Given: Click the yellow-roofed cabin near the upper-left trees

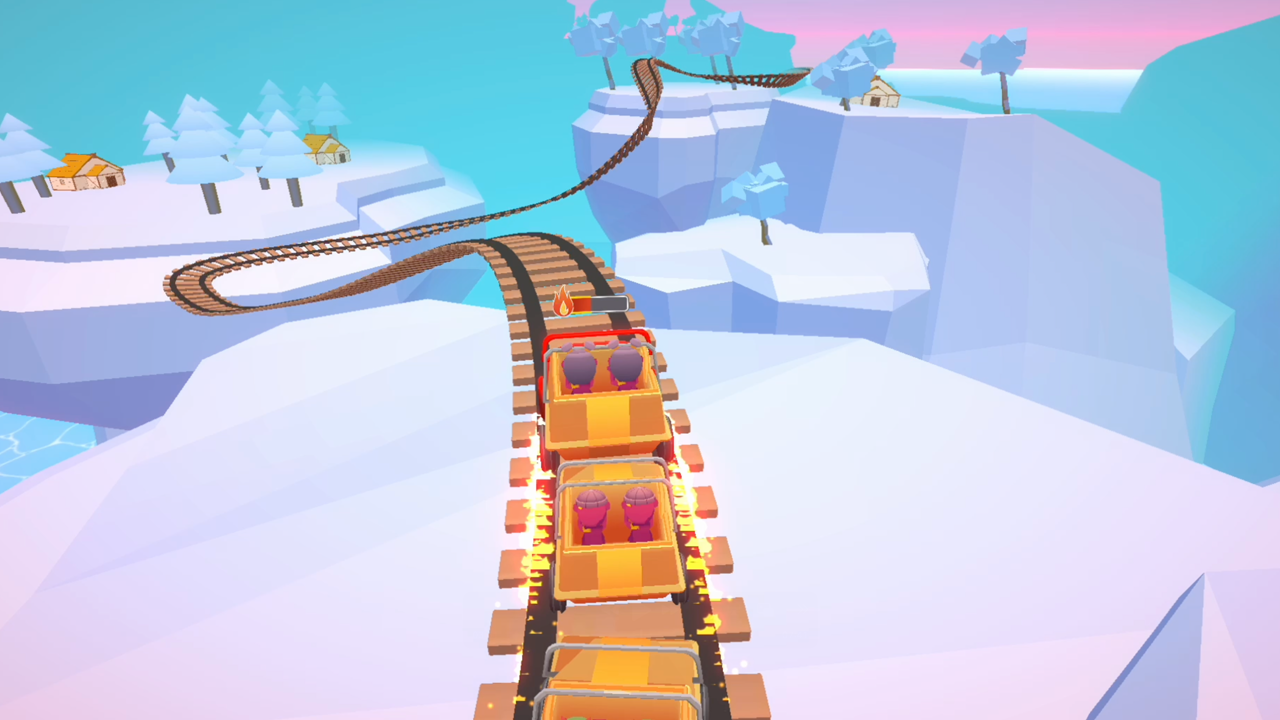Looking at the screenshot, I should [325, 148].
